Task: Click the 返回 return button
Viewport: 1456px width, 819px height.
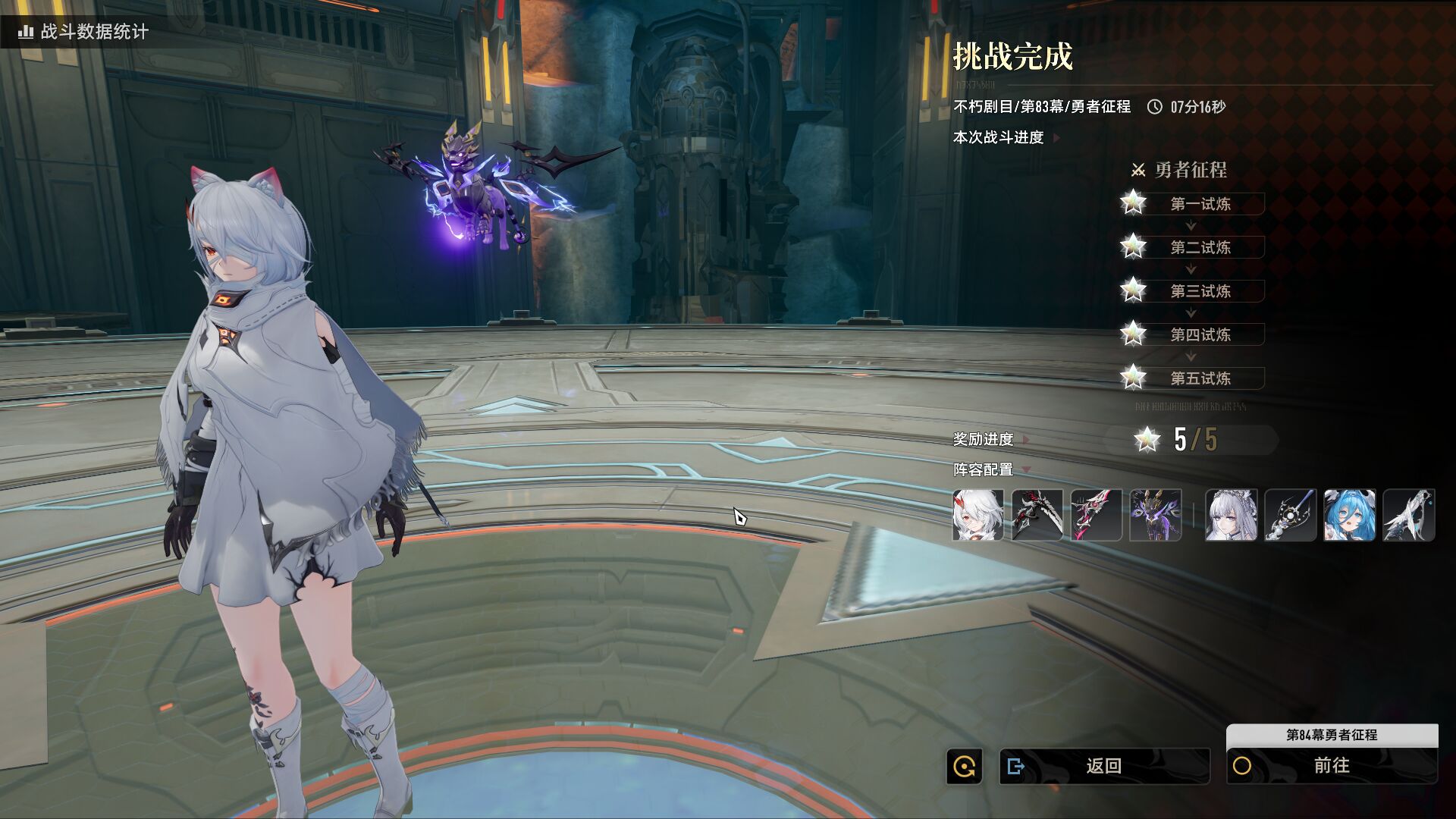Action: (1103, 766)
